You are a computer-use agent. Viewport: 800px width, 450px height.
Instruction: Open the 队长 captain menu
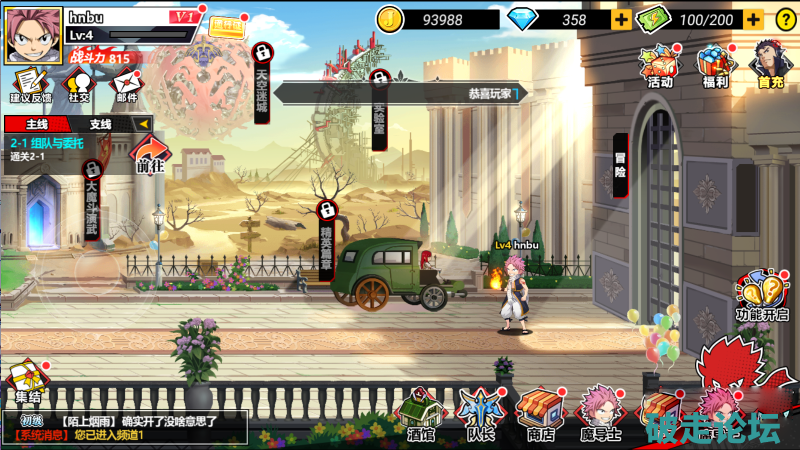[479, 413]
